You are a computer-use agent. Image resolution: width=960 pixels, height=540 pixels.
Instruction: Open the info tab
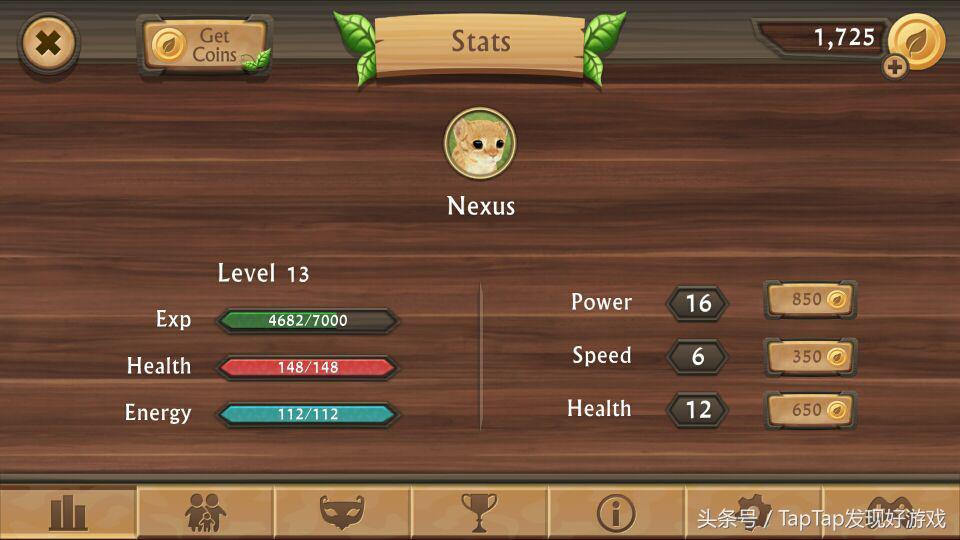click(x=616, y=514)
